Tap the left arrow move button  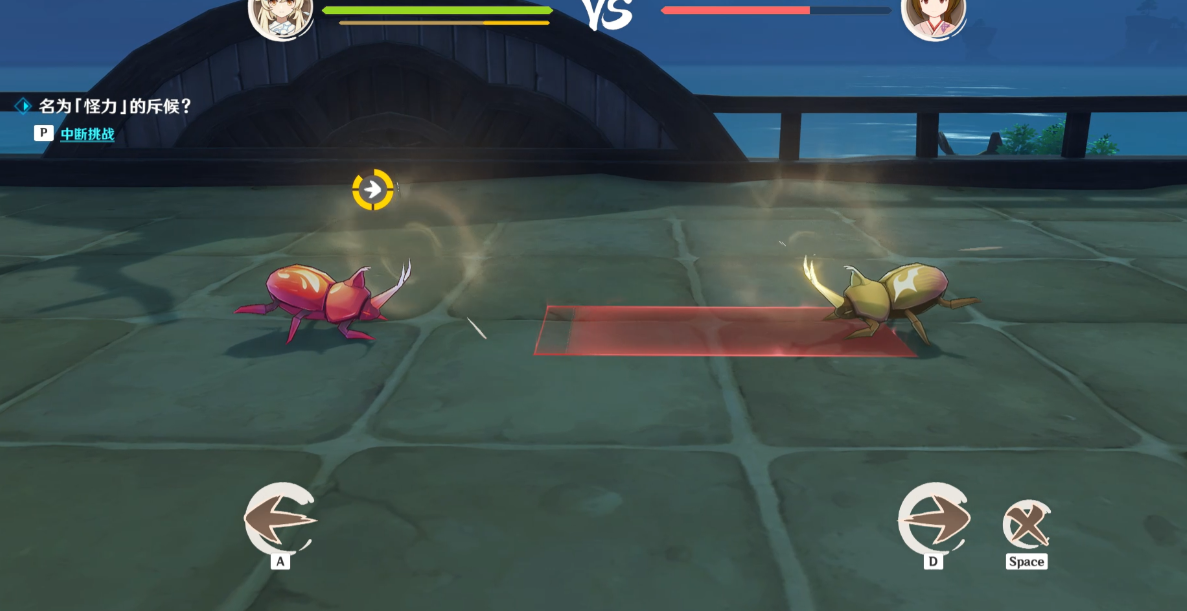click(280, 519)
